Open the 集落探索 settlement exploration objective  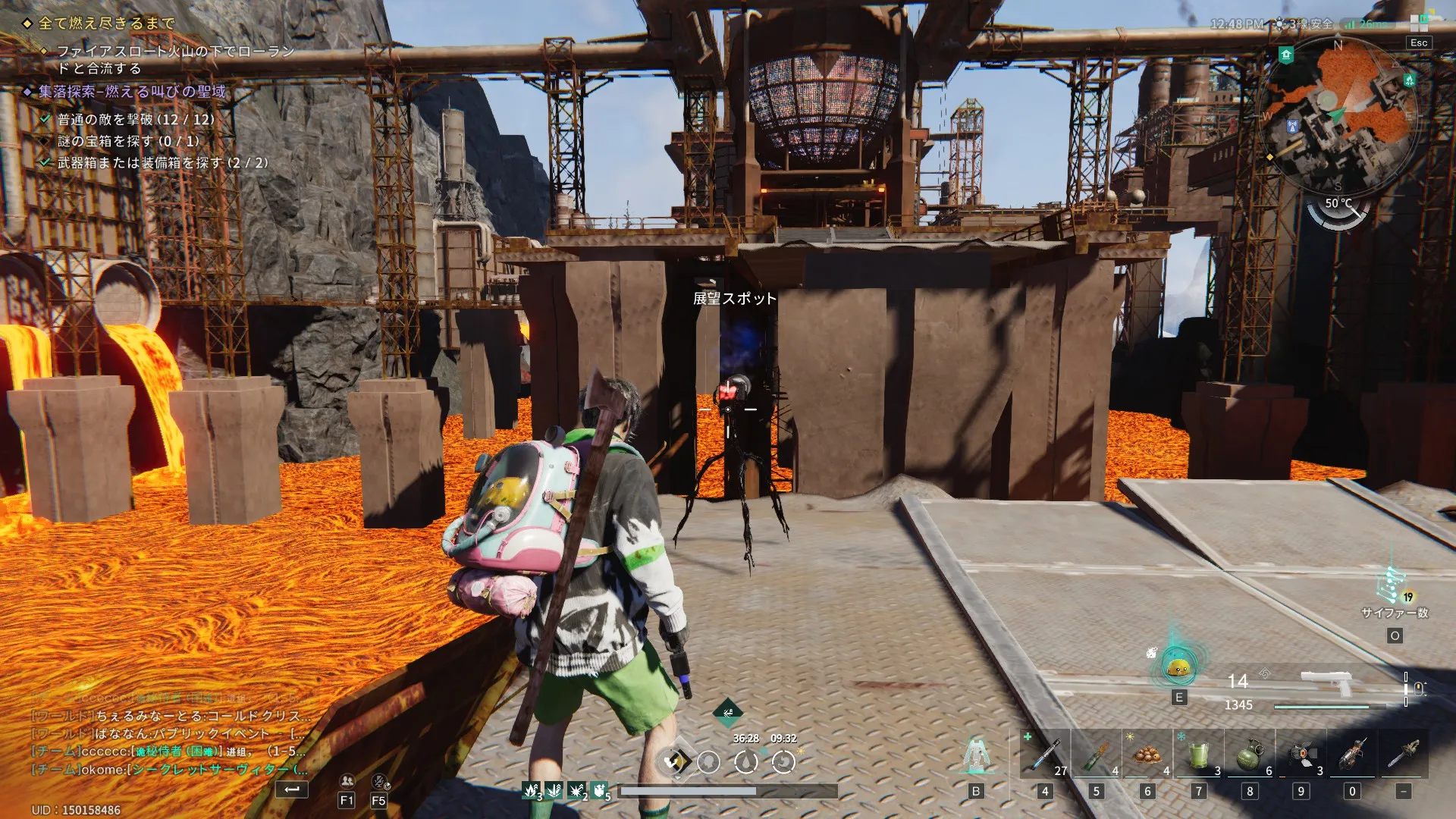pos(133,92)
